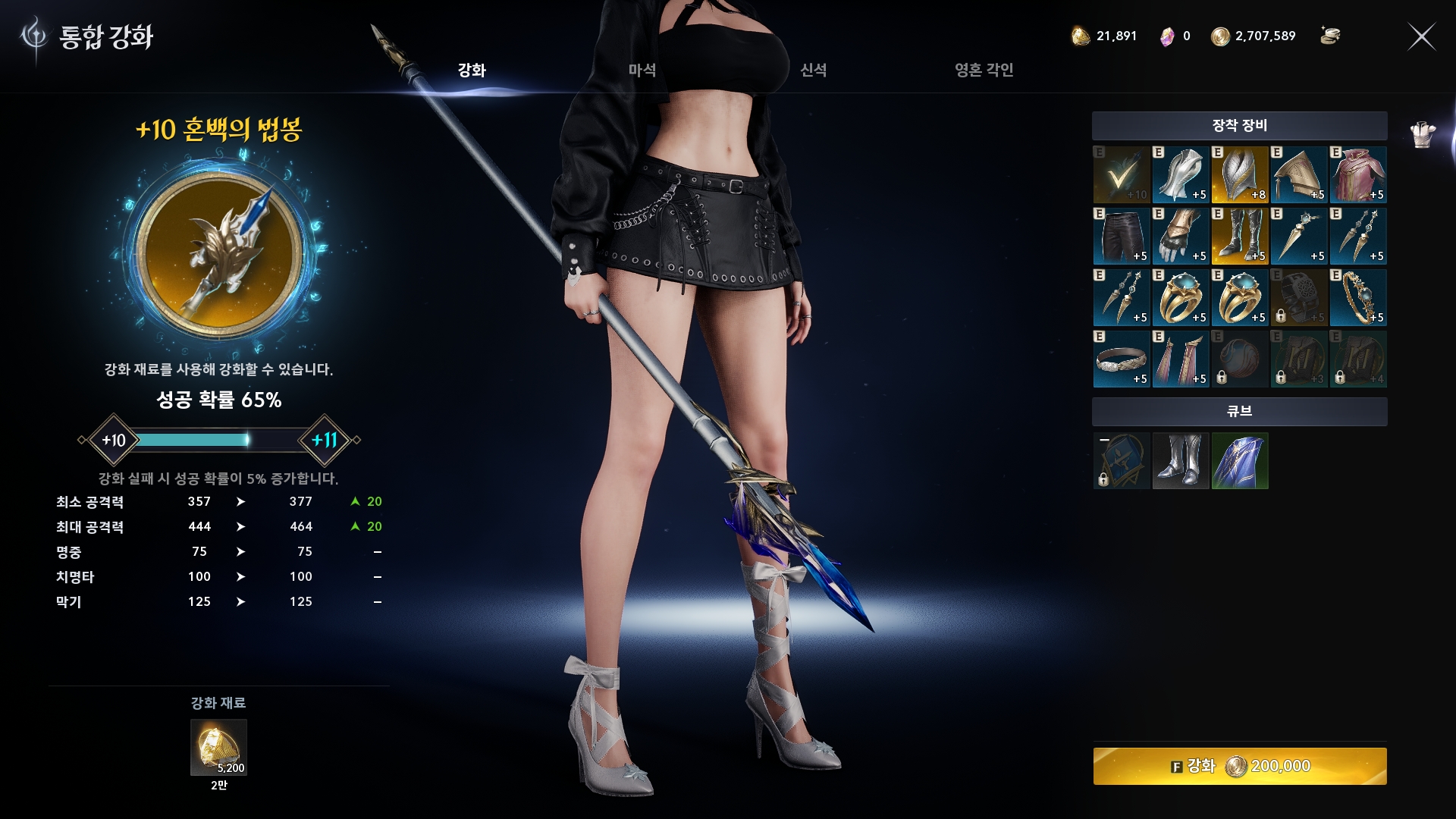
Task: Click the 강화 재료 gold ore material
Action: pos(218,747)
